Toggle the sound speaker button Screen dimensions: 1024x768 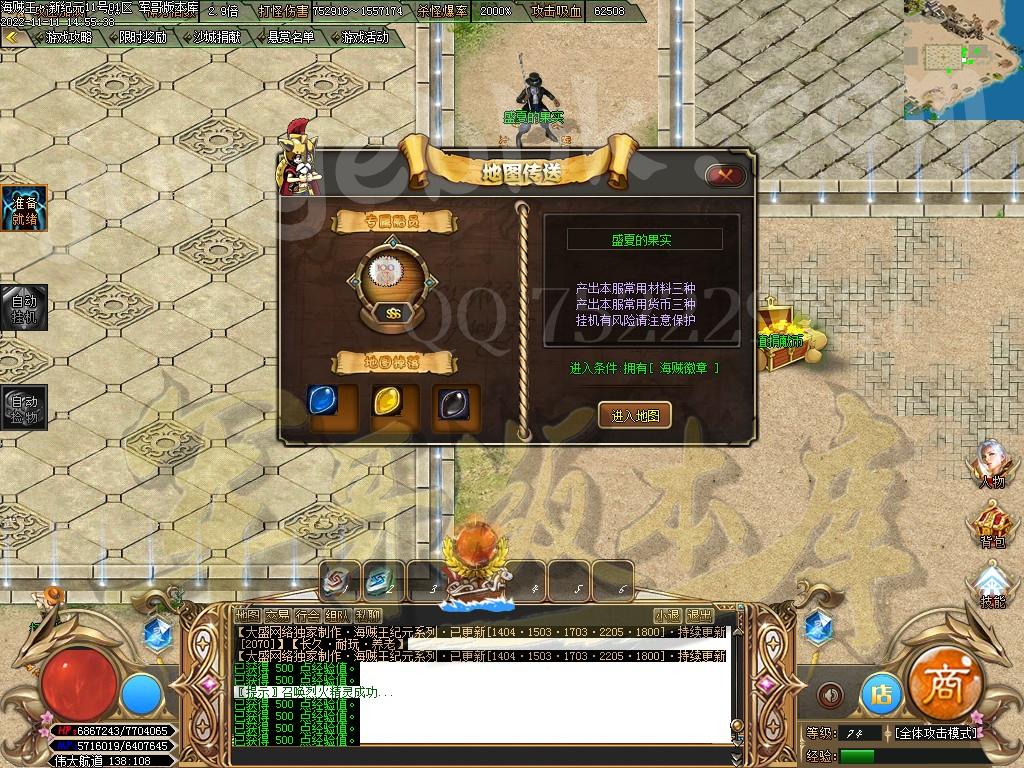click(x=830, y=694)
